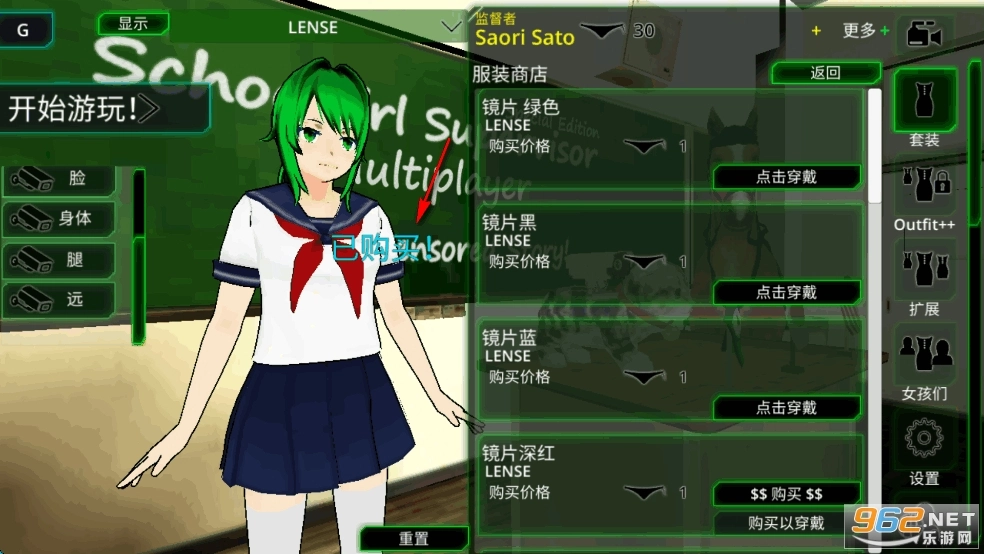Viewport: 984px width, 554px height.
Task: Go back with the 返回 button
Action: [824, 73]
